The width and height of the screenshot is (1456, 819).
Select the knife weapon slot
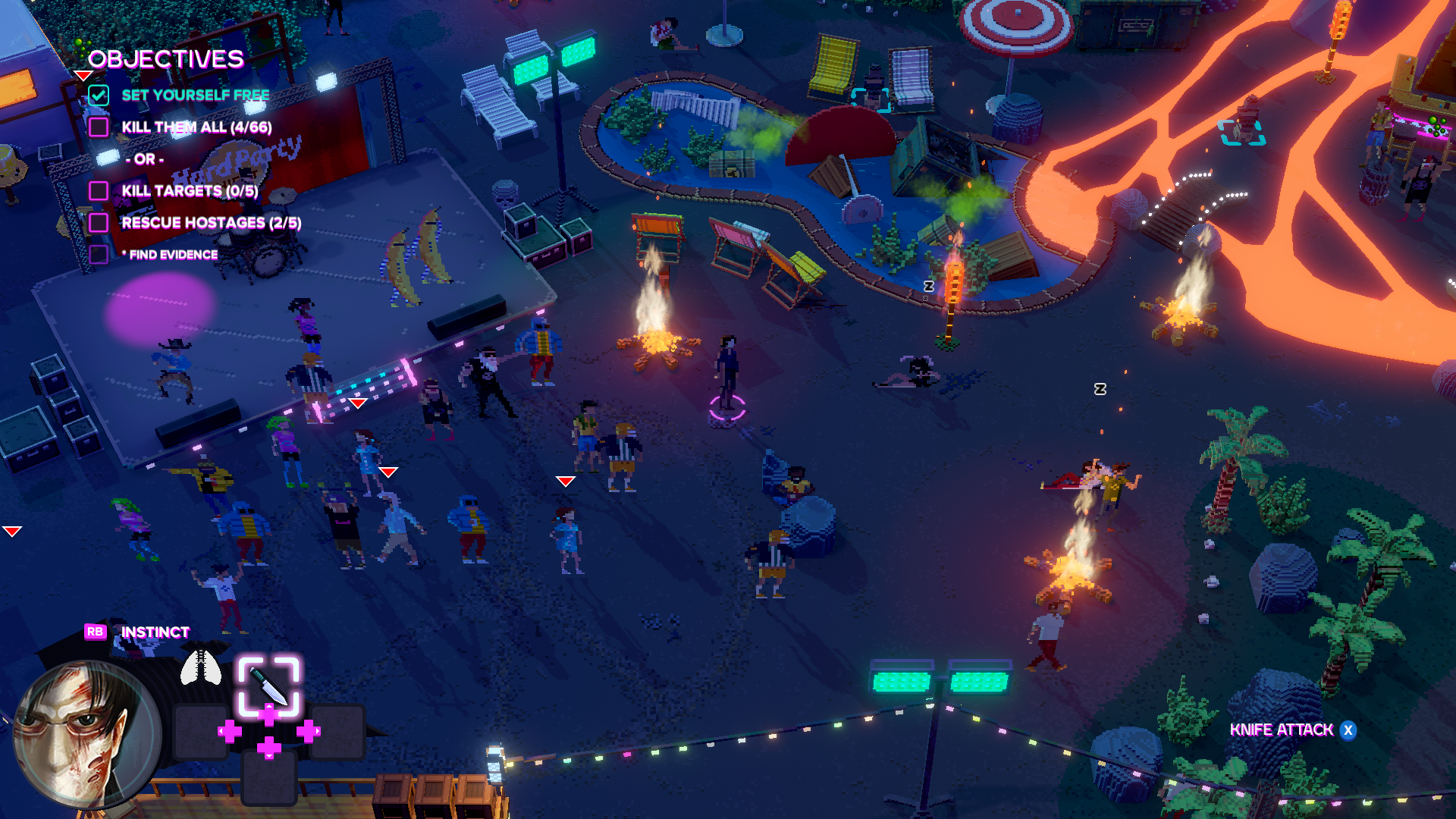[268, 686]
